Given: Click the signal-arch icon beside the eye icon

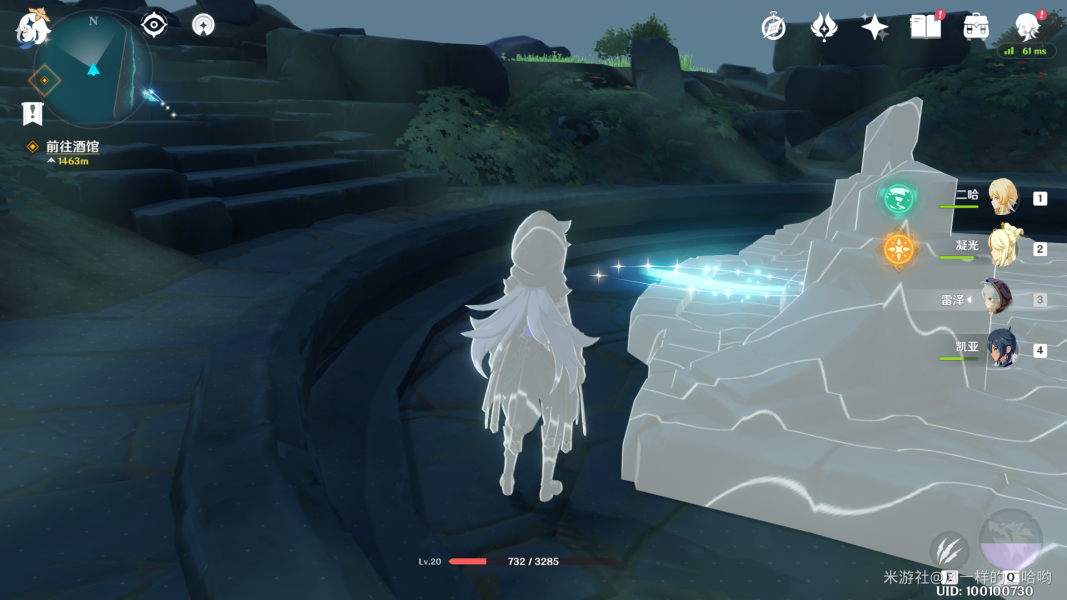Looking at the screenshot, I should 203,25.
